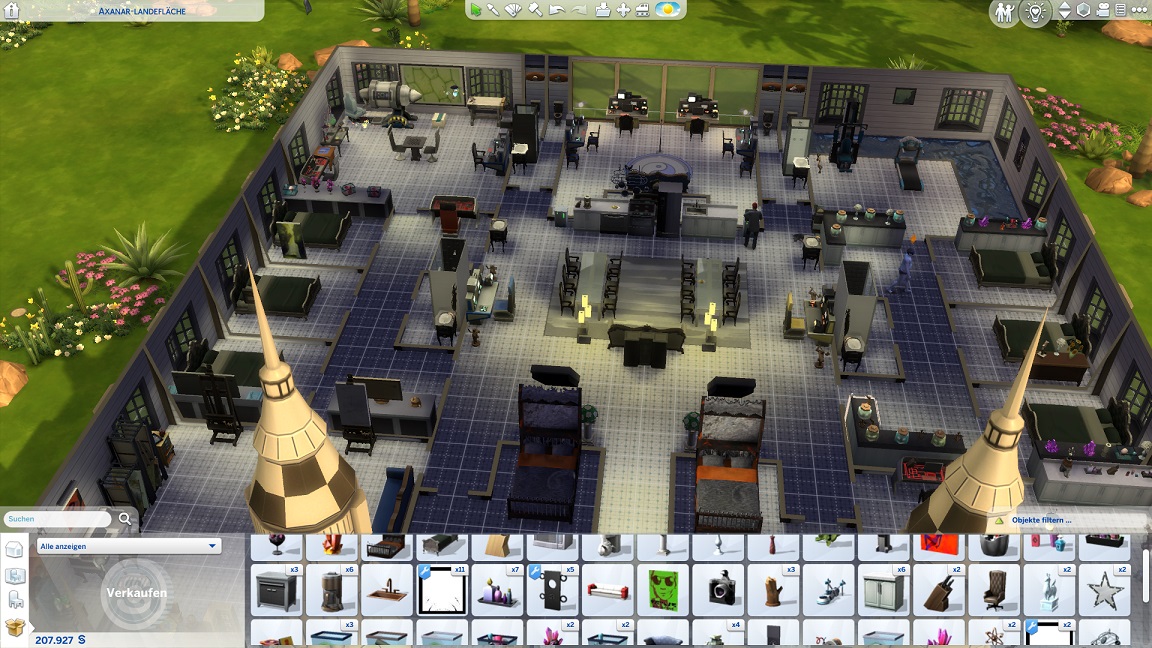Choose the eyedropper tool

[x=493, y=10]
